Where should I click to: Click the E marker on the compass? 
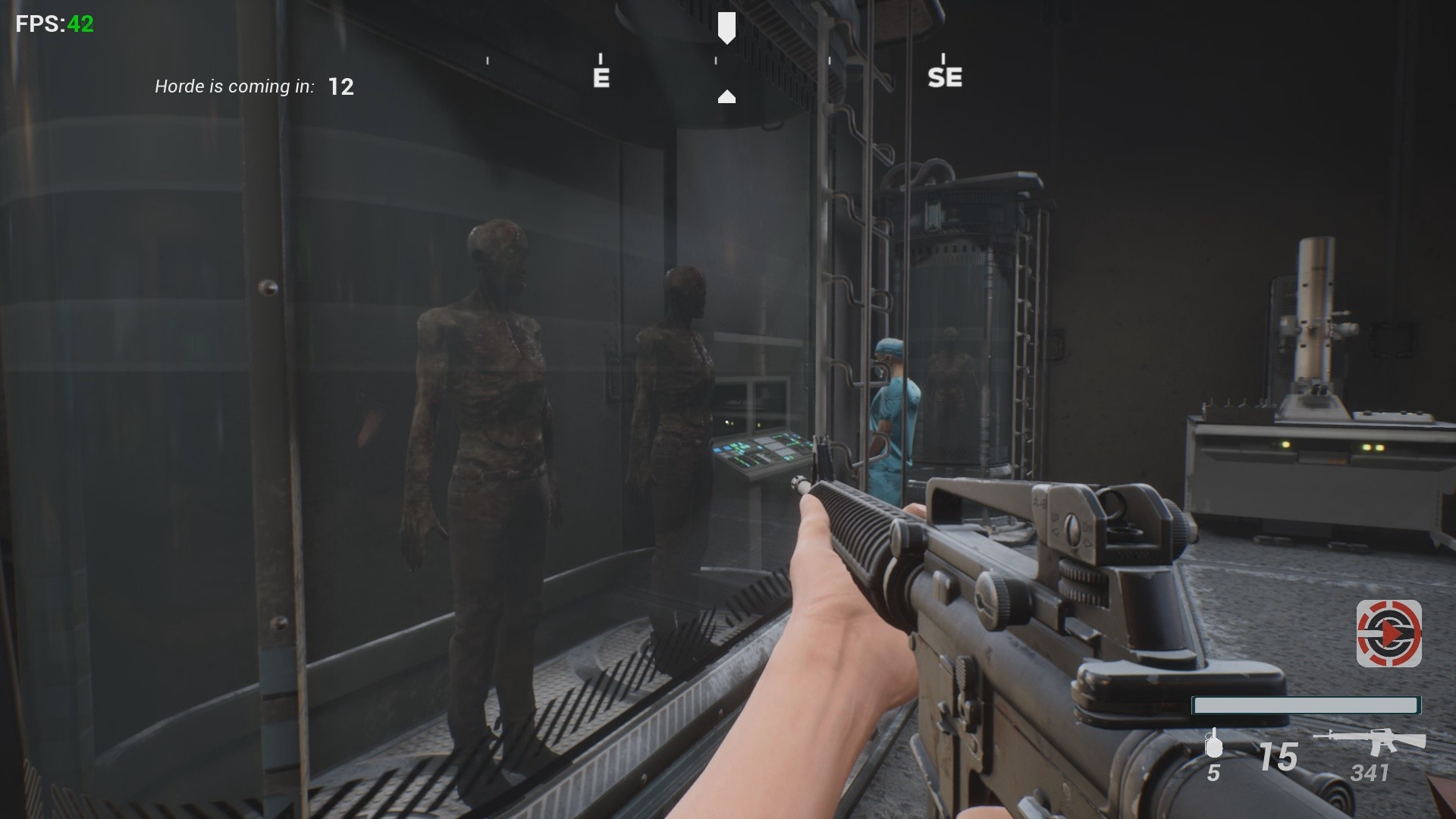(x=601, y=76)
